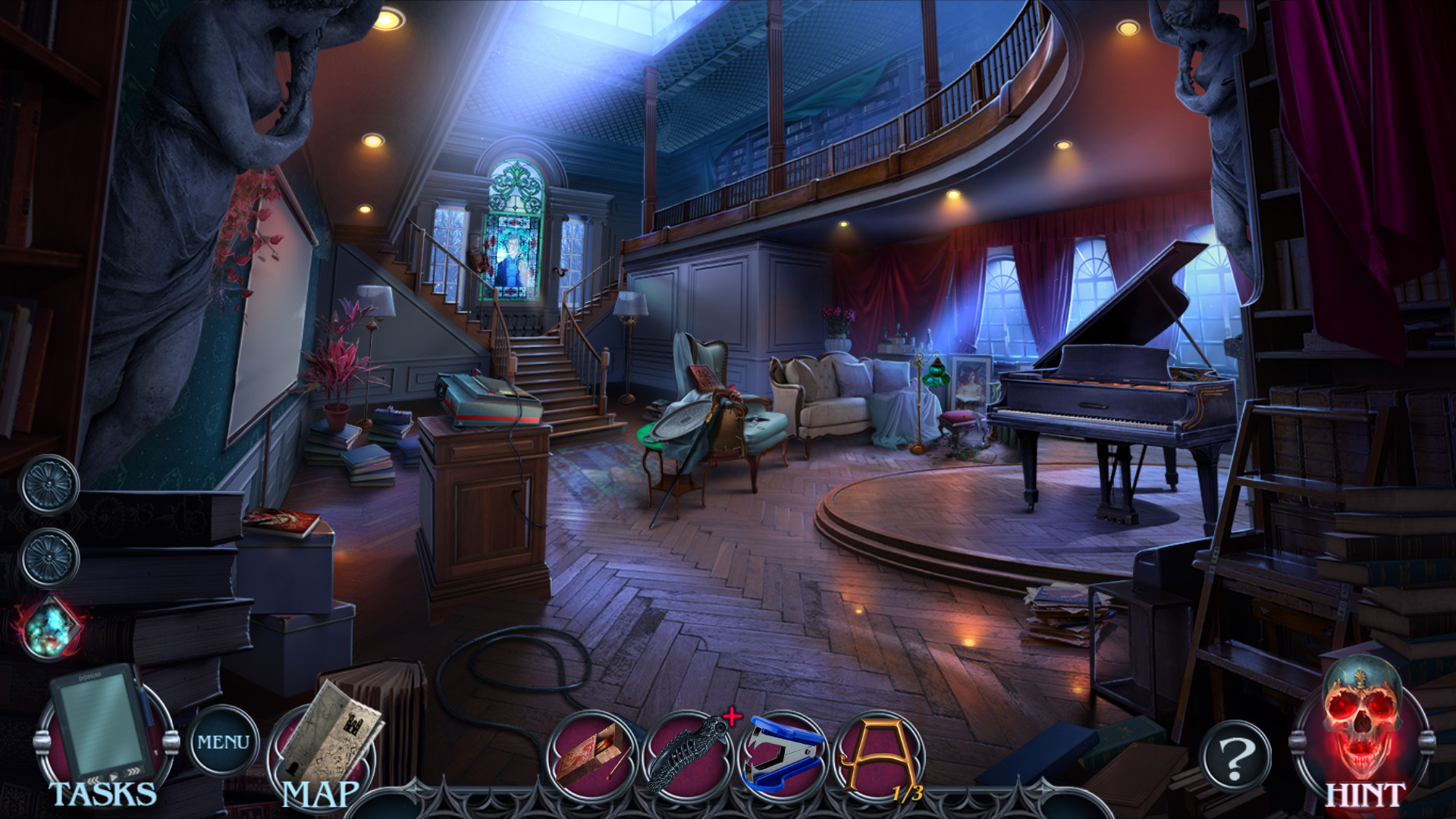Use the red skull Hint button
This screenshot has width=1456, height=819.
[1362, 732]
